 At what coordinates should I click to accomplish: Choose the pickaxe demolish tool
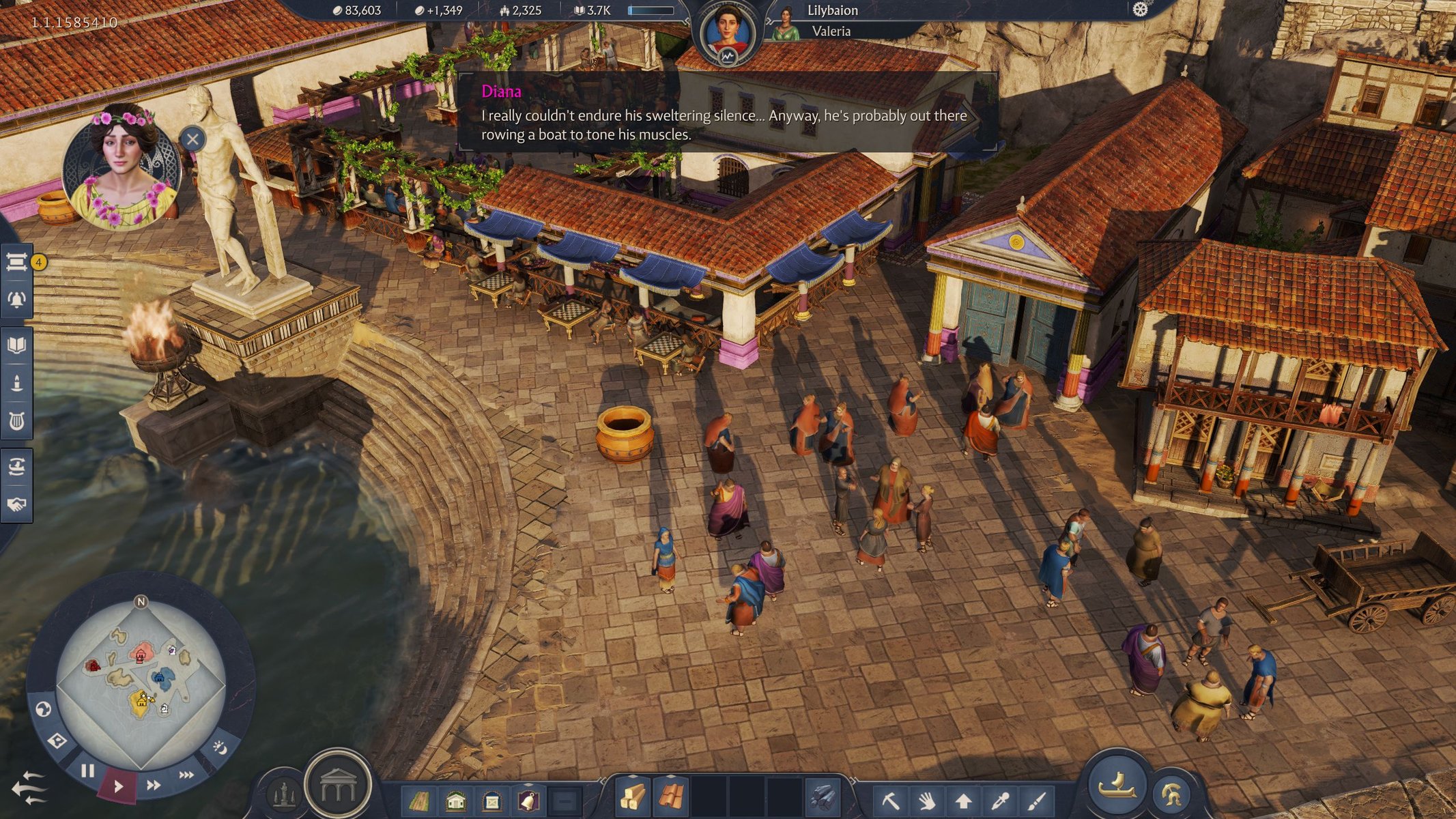(x=890, y=799)
